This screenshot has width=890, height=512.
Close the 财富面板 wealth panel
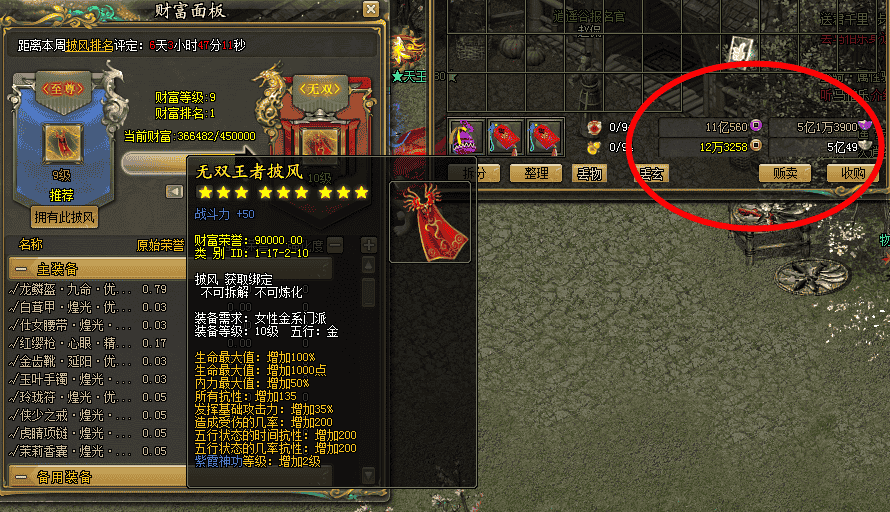(371, 10)
